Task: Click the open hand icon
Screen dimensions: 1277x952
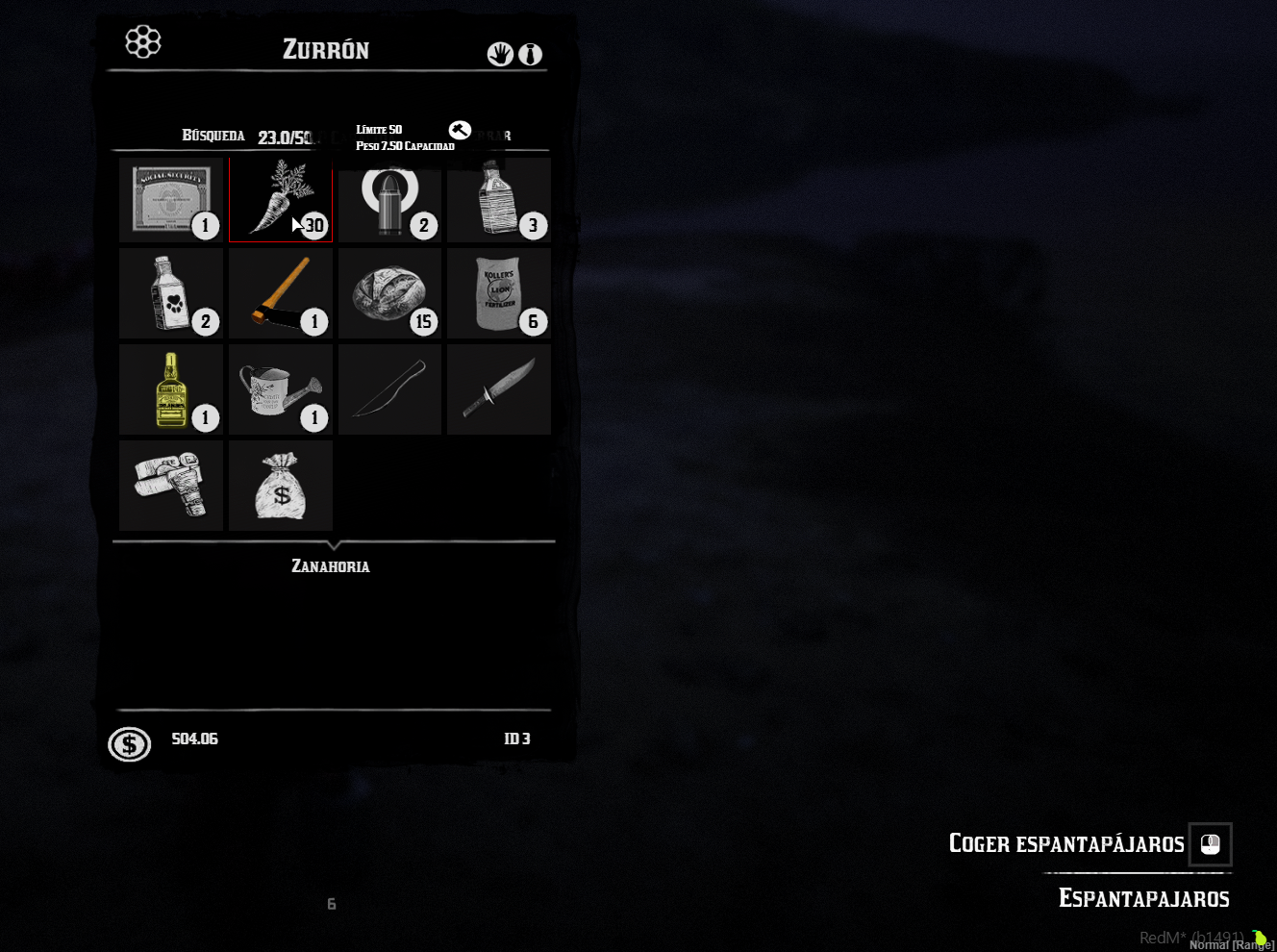Action: (499, 54)
